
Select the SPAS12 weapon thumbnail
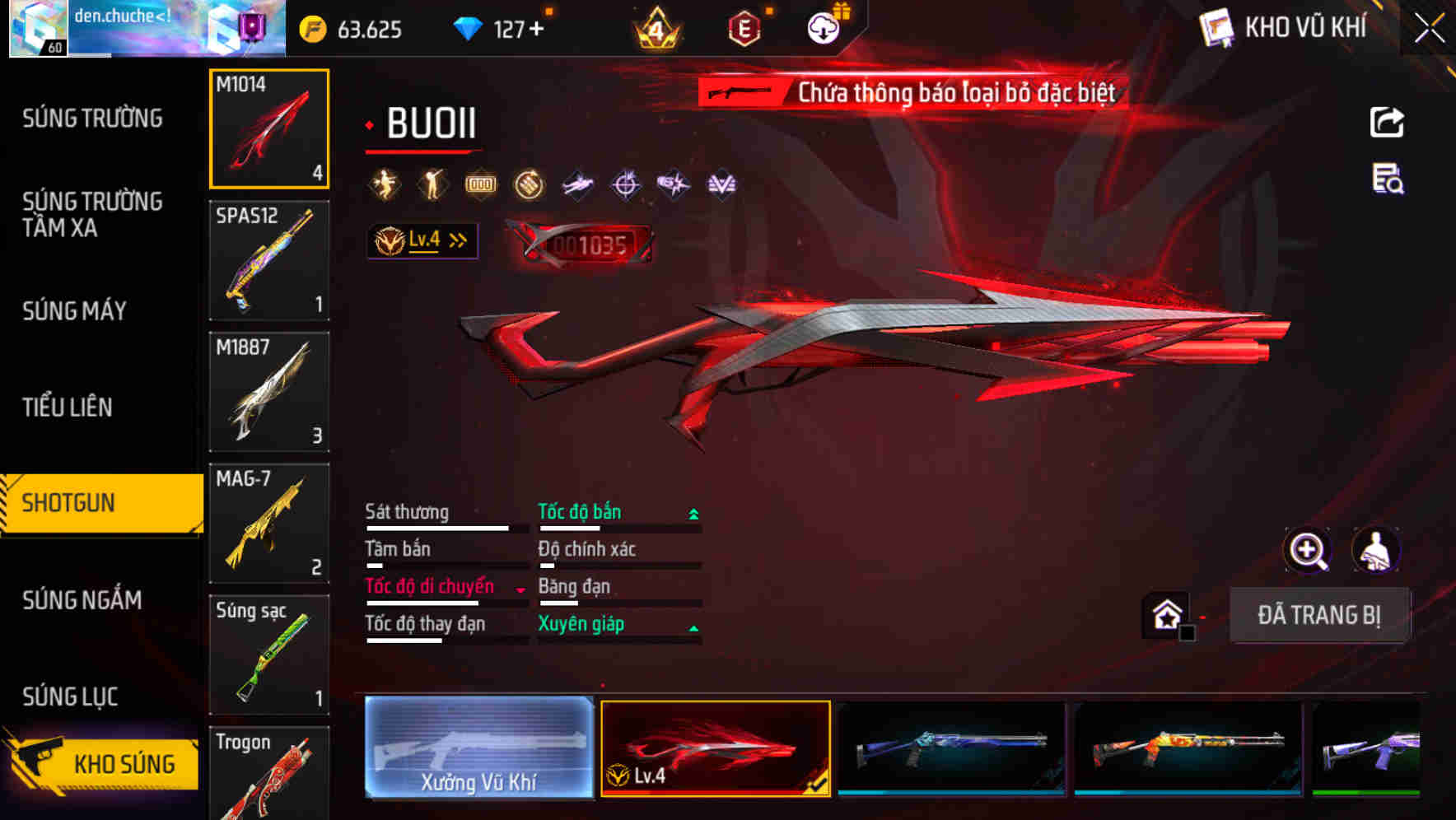(269, 261)
